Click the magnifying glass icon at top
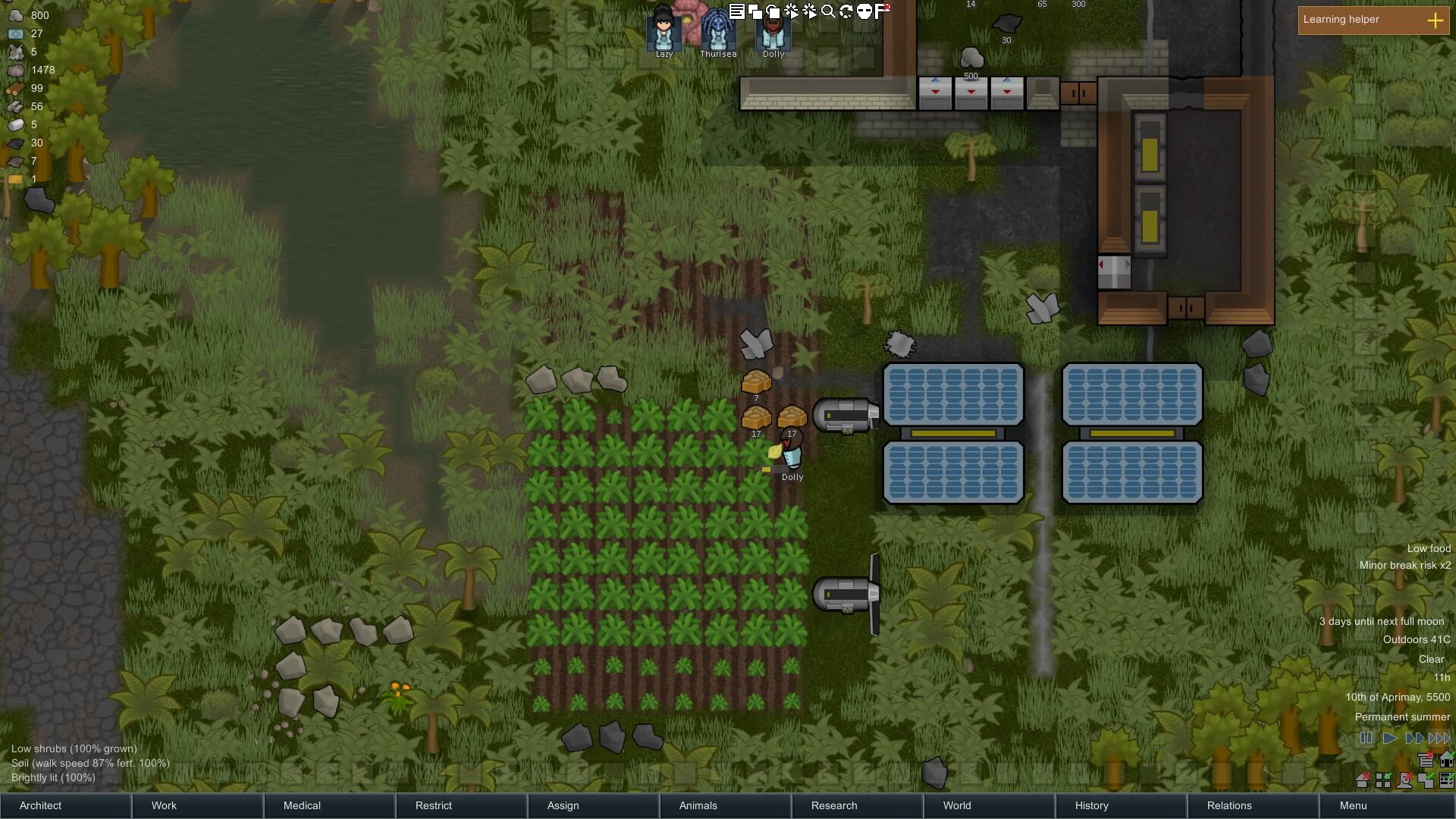This screenshot has width=1456, height=819. click(828, 11)
